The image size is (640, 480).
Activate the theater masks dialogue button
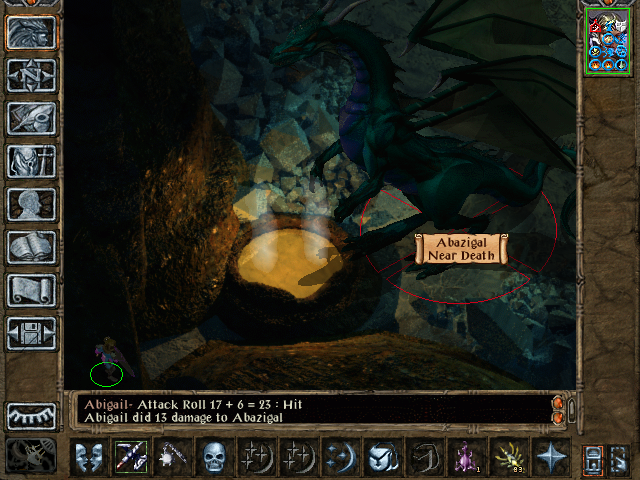click(89, 457)
